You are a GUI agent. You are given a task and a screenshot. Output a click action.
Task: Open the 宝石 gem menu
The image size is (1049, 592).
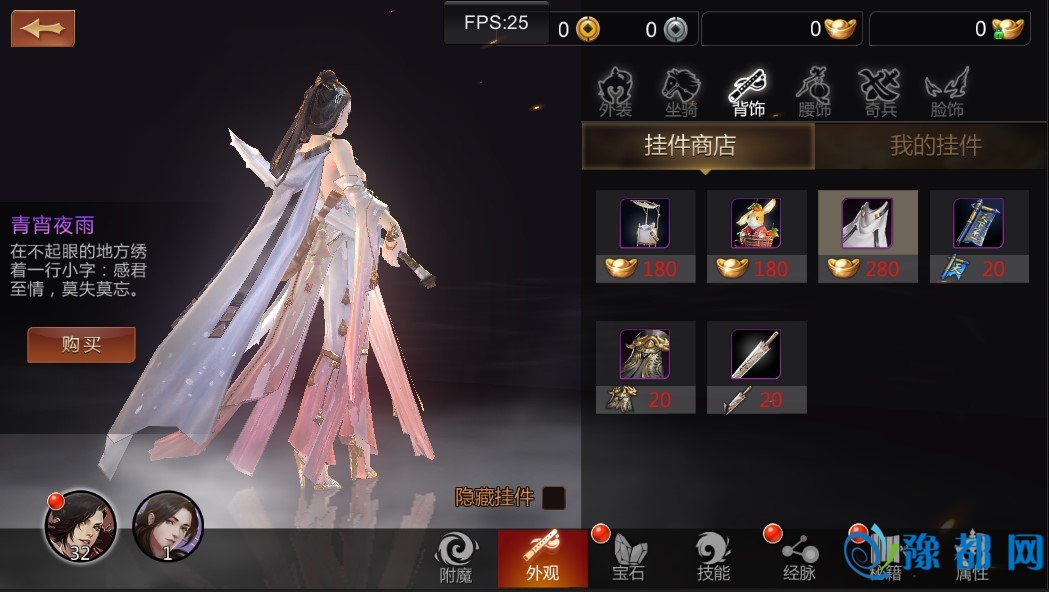click(x=629, y=558)
